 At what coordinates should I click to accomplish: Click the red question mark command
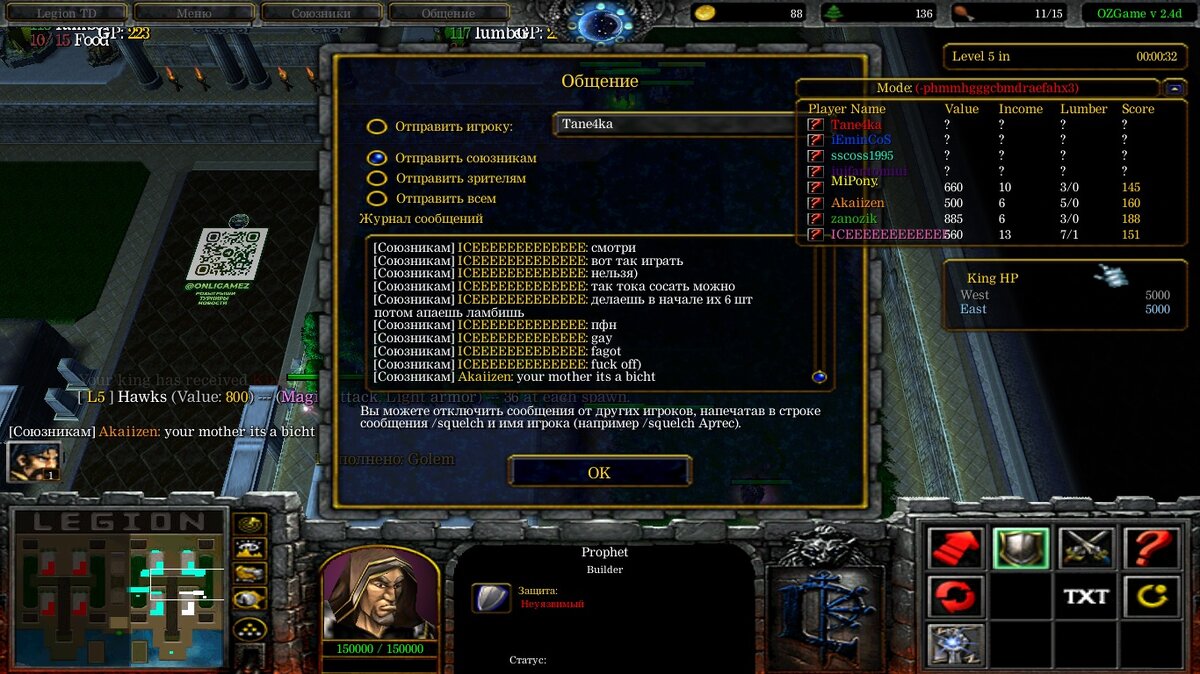(x=1151, y=548)
